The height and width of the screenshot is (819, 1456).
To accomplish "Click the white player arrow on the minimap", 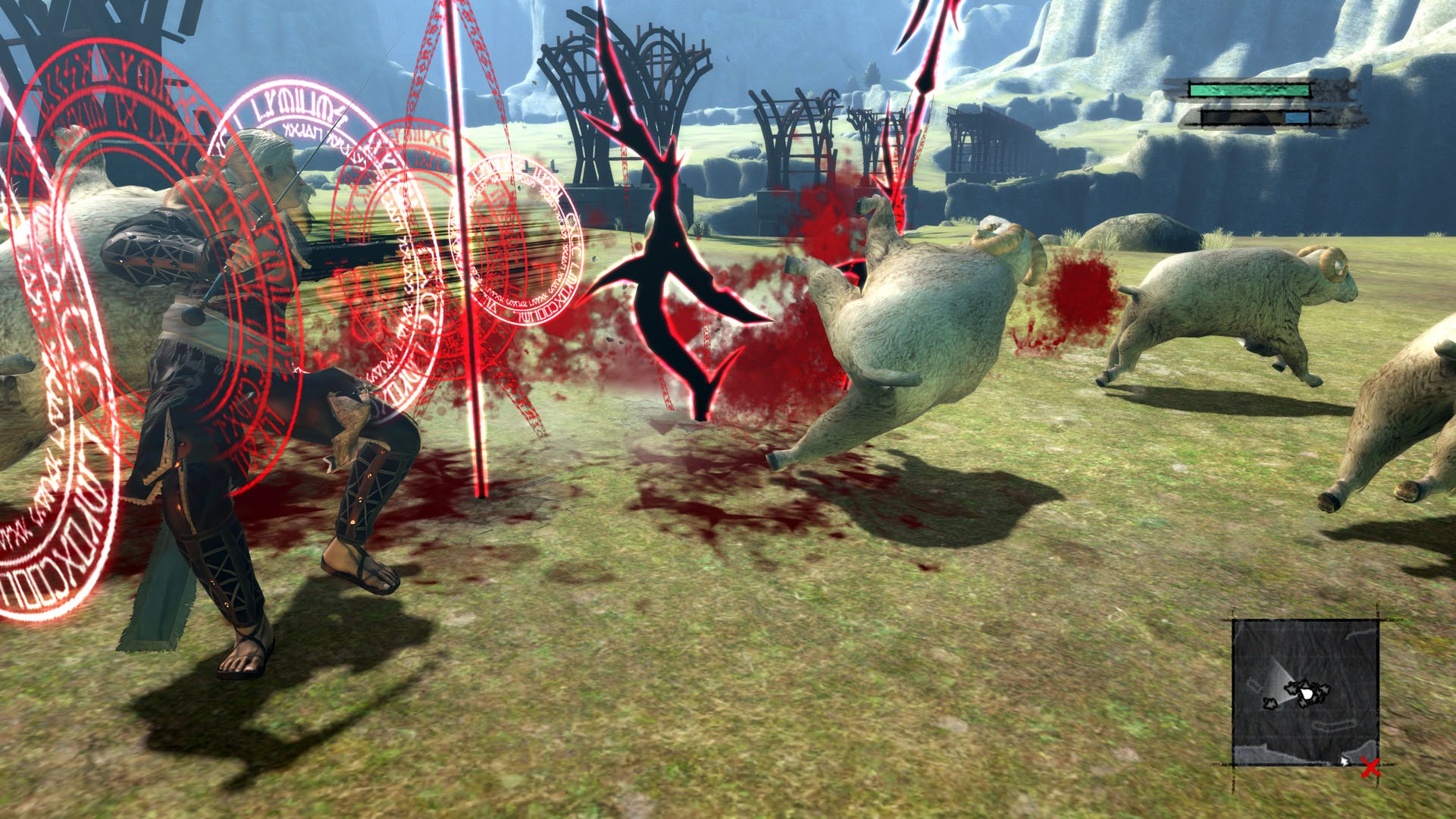I will click(1307, 694).
